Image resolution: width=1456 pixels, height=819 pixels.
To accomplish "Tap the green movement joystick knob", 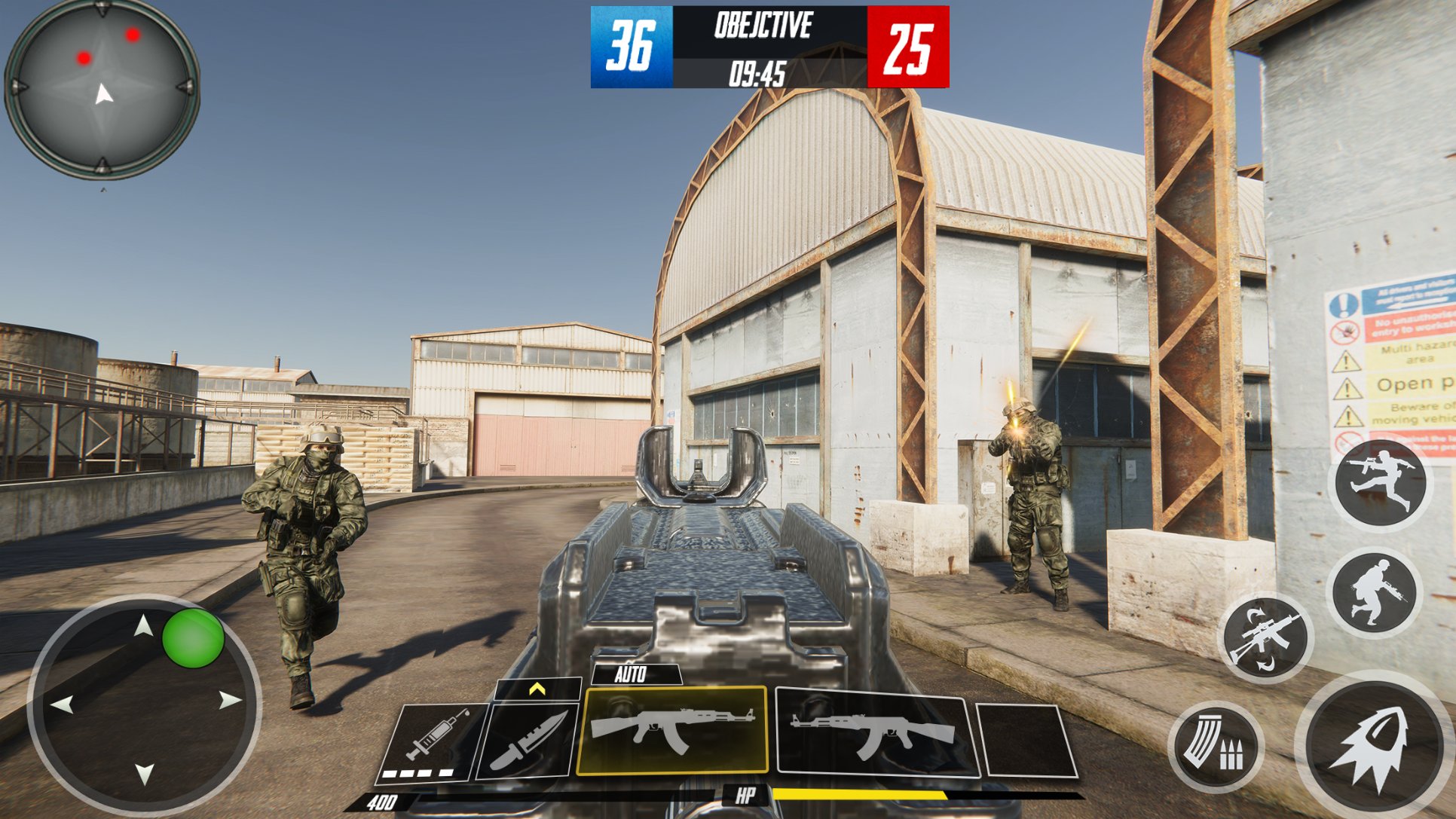I will pos(193,638).
